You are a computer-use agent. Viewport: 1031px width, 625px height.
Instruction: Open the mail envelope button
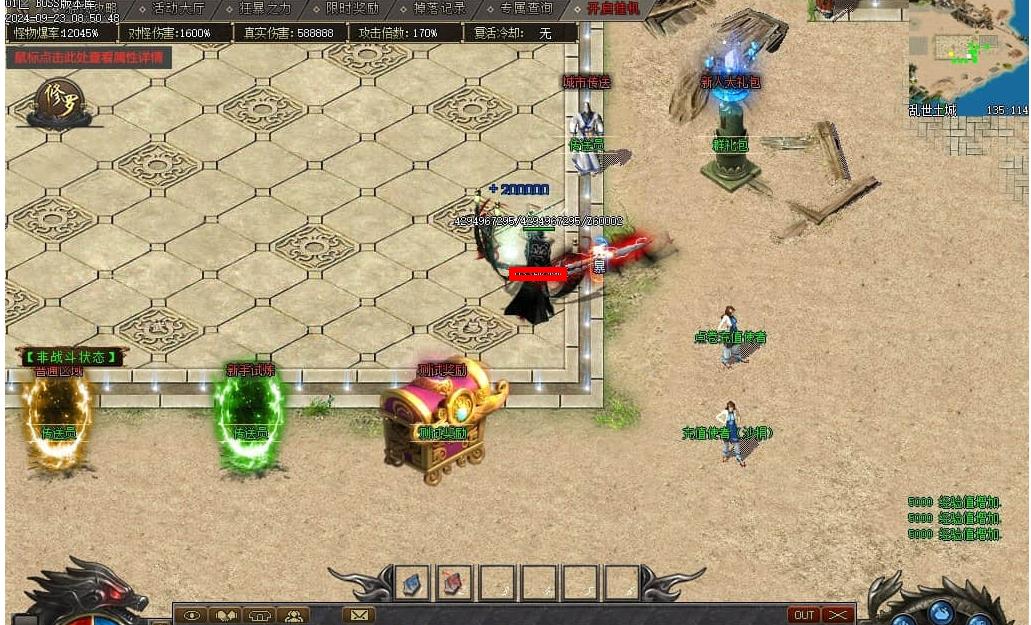(x=359, y=616)
